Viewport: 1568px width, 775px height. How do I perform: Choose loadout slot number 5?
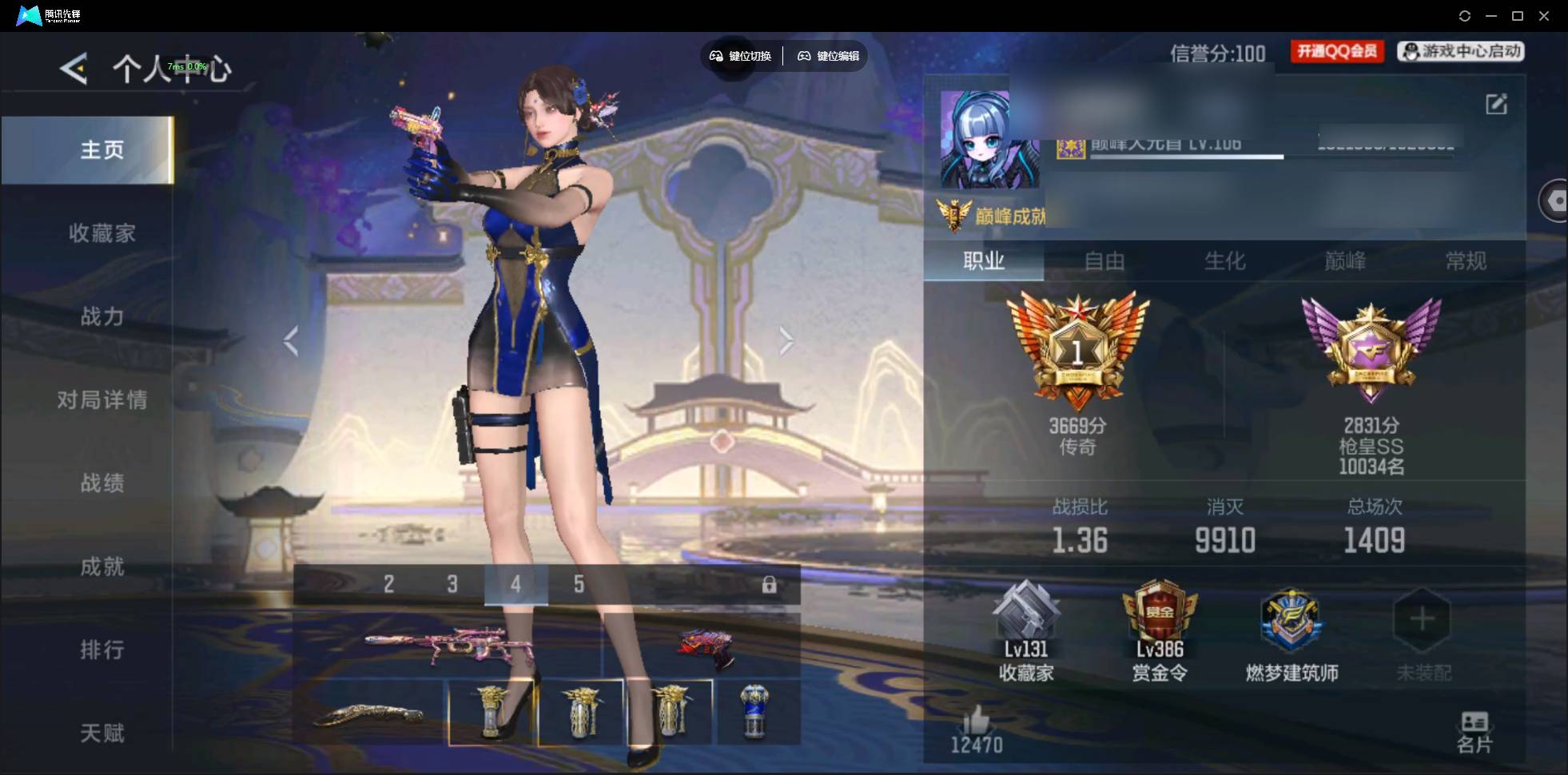coord(579,585)
